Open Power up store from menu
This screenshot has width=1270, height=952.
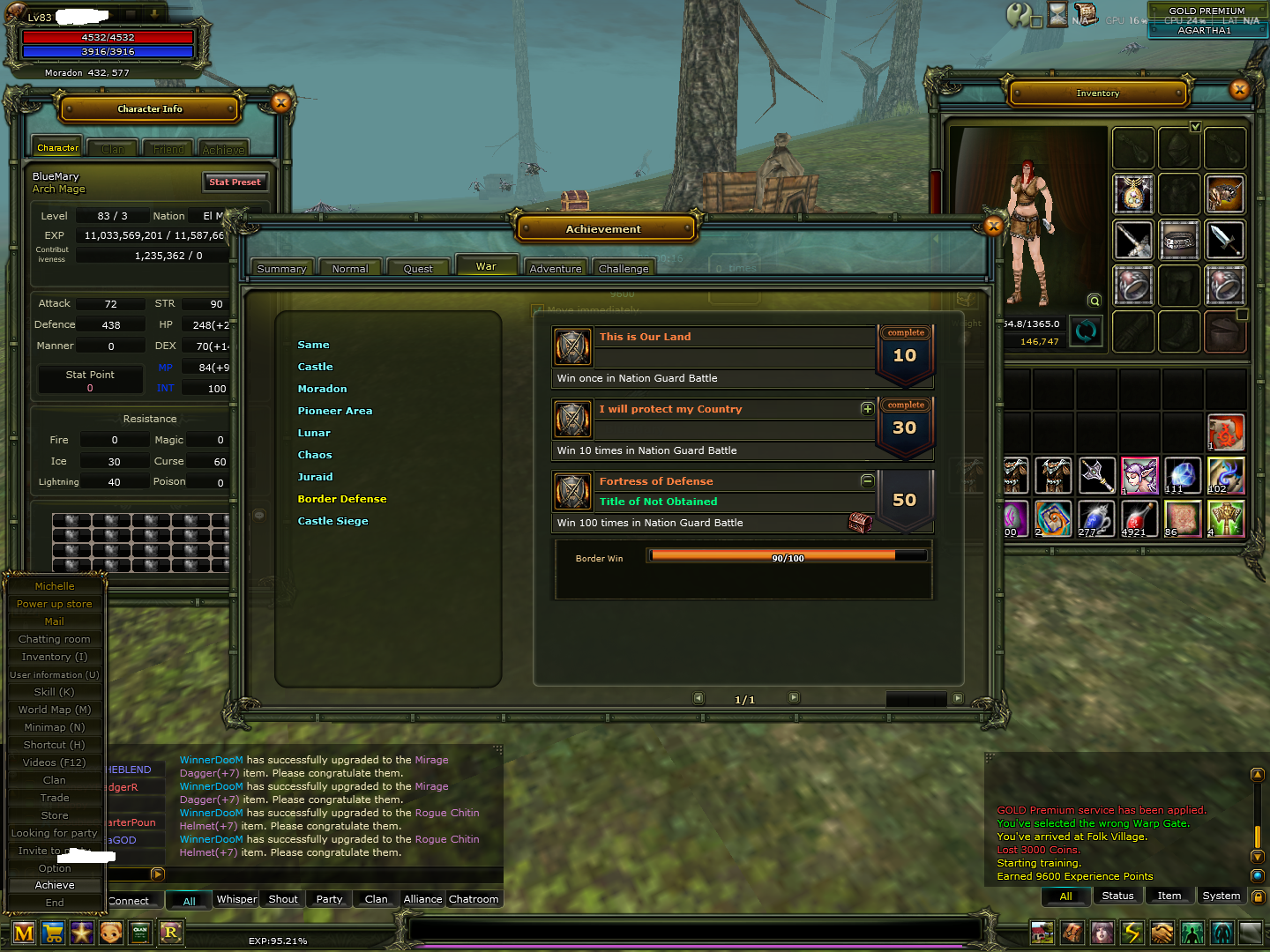55,604
